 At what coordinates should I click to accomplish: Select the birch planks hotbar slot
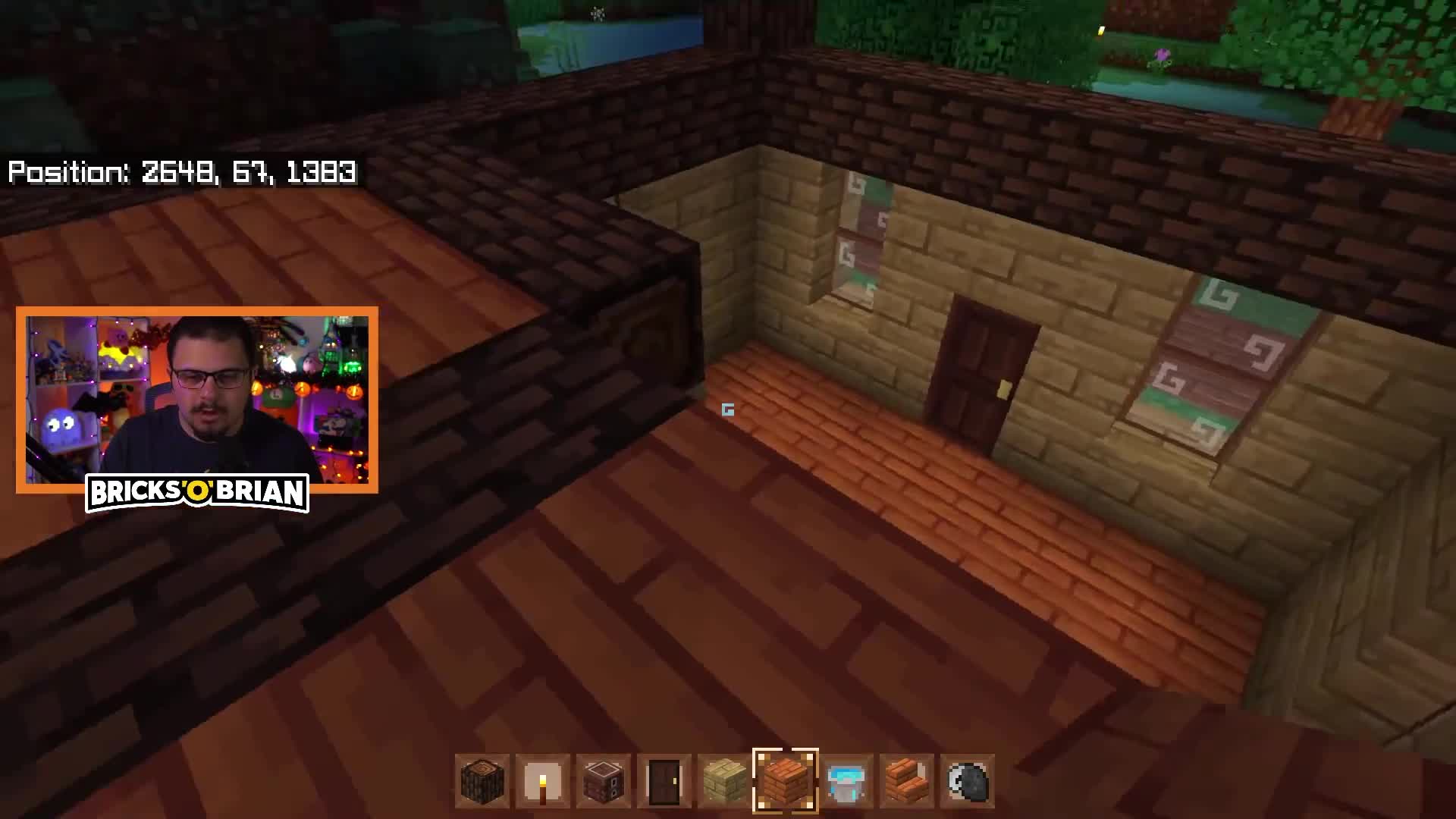725,781
